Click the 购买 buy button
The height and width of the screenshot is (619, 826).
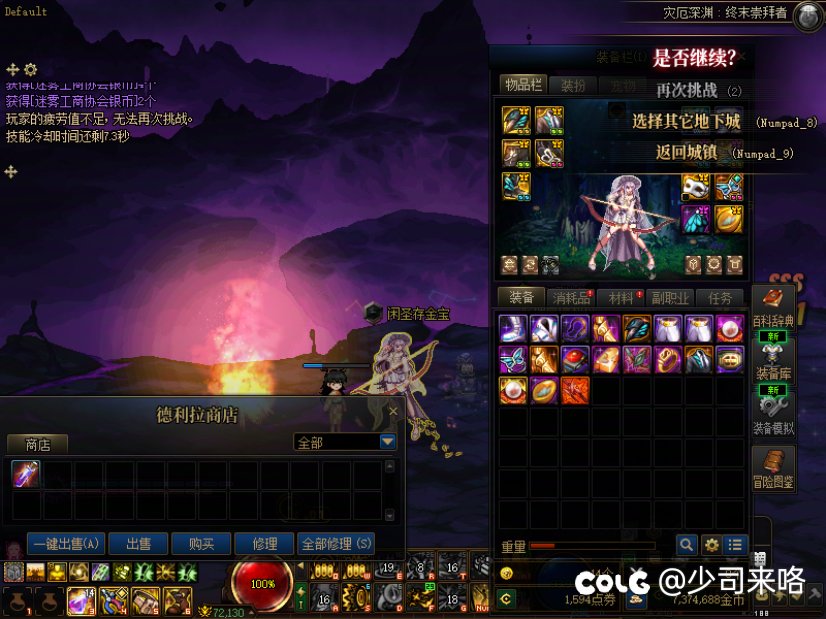[201, 544]
